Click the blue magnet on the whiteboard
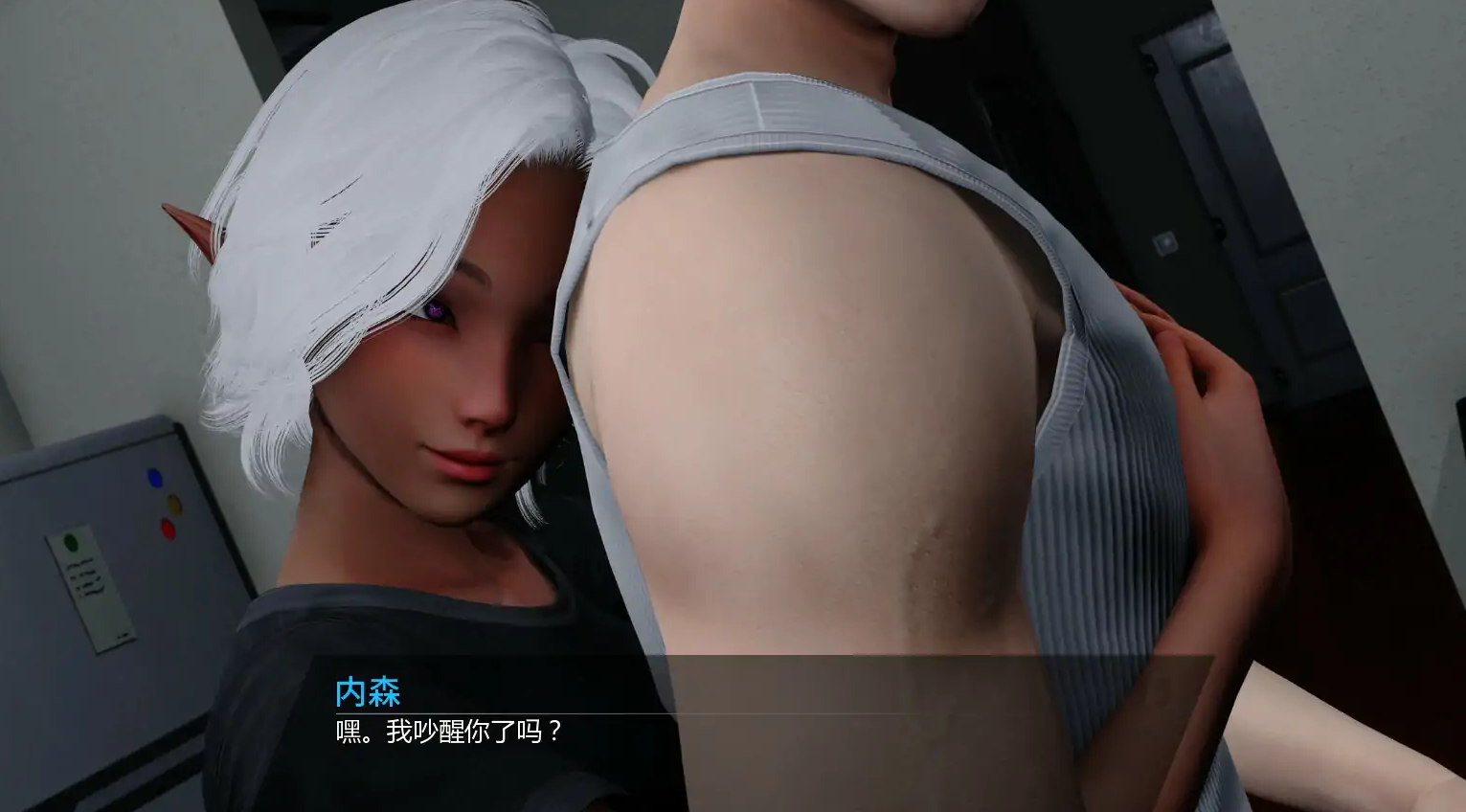 (x=151, y=474)
